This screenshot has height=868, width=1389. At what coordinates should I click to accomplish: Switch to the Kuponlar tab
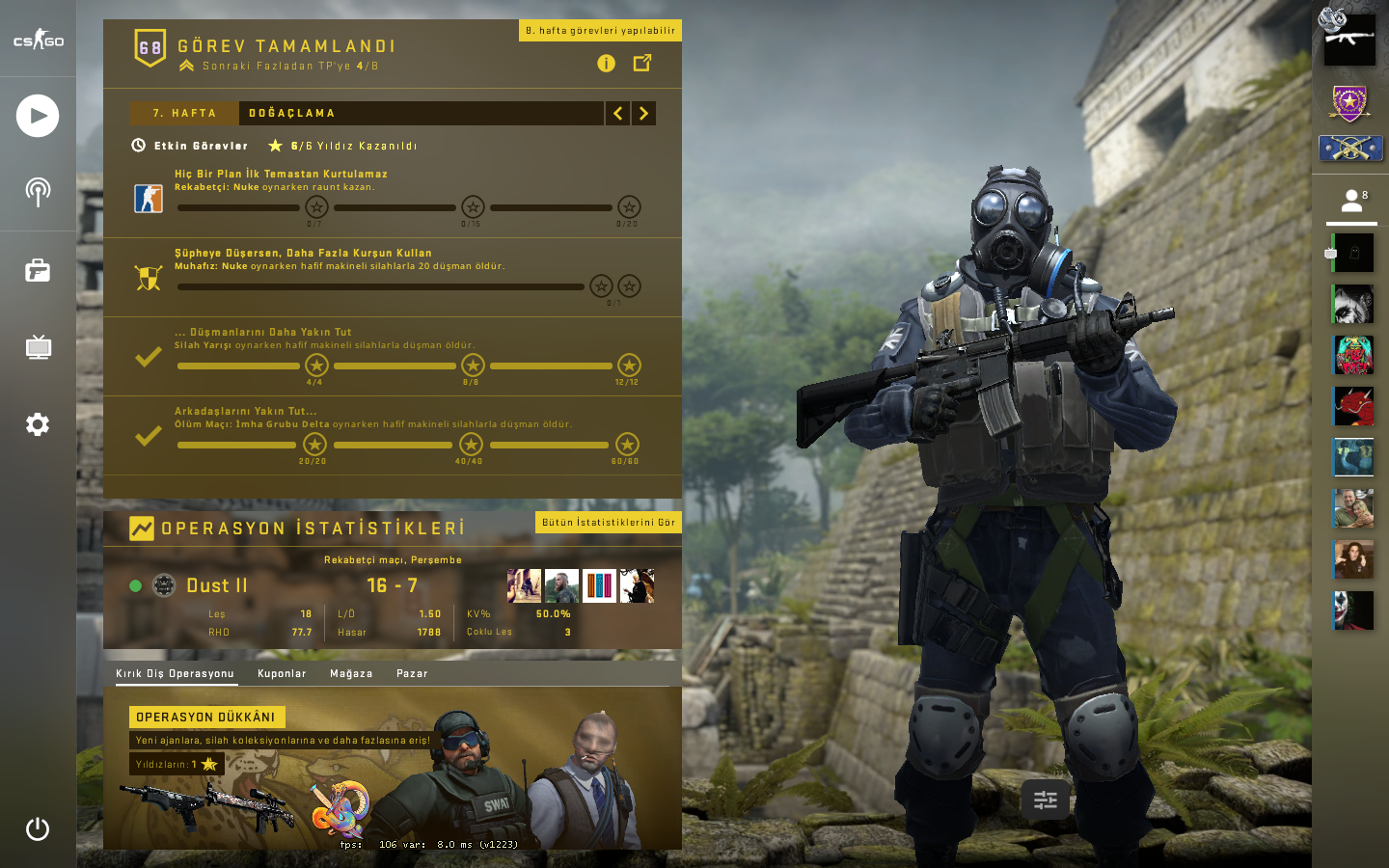pyautogui.click(x=282, y=673)
